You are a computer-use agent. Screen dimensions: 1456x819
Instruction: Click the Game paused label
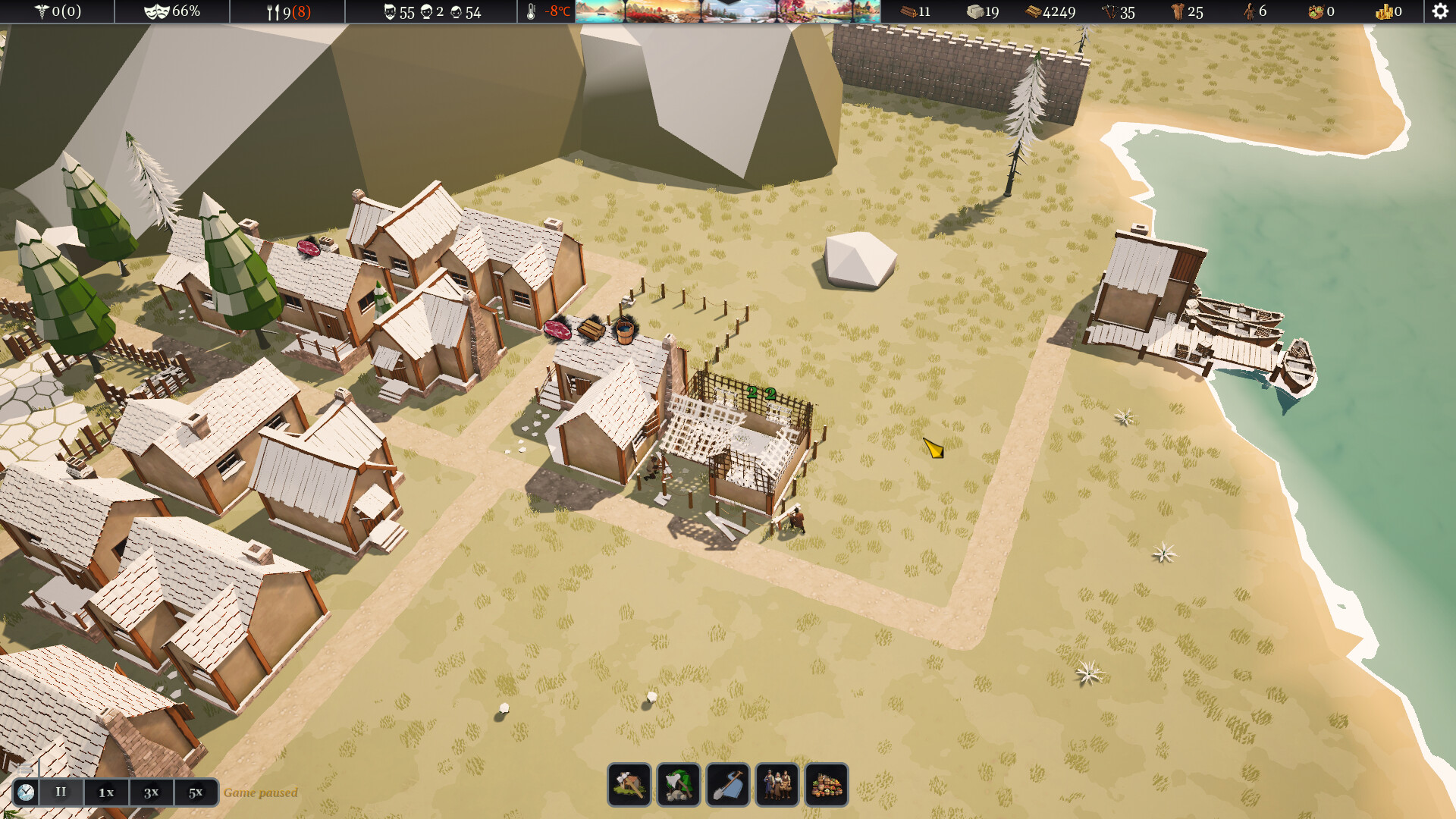point(259,792)
